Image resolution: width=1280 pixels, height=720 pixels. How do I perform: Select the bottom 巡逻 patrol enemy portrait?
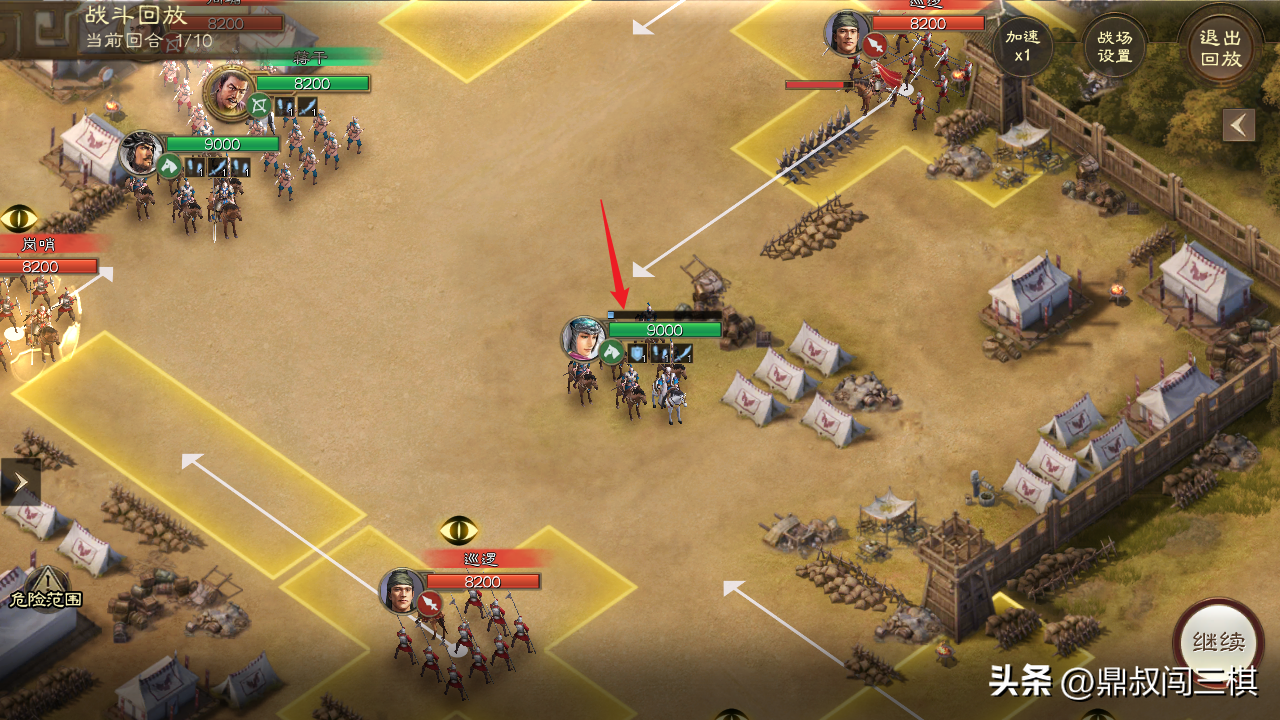[402, 591]
